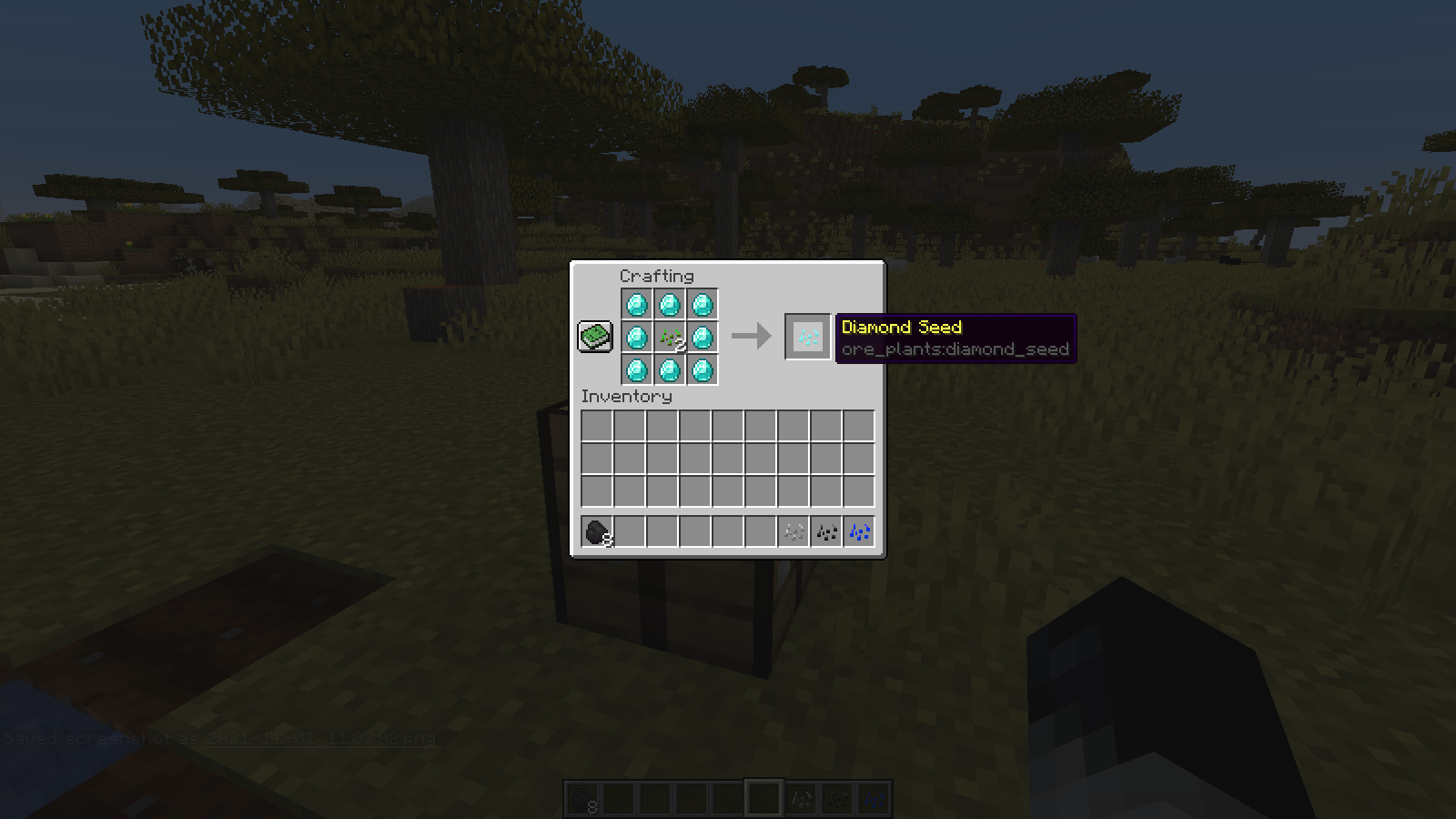This screenshot has width=1456, height=819.
Task: Click the Crafting title label
Action: (657, 276)
